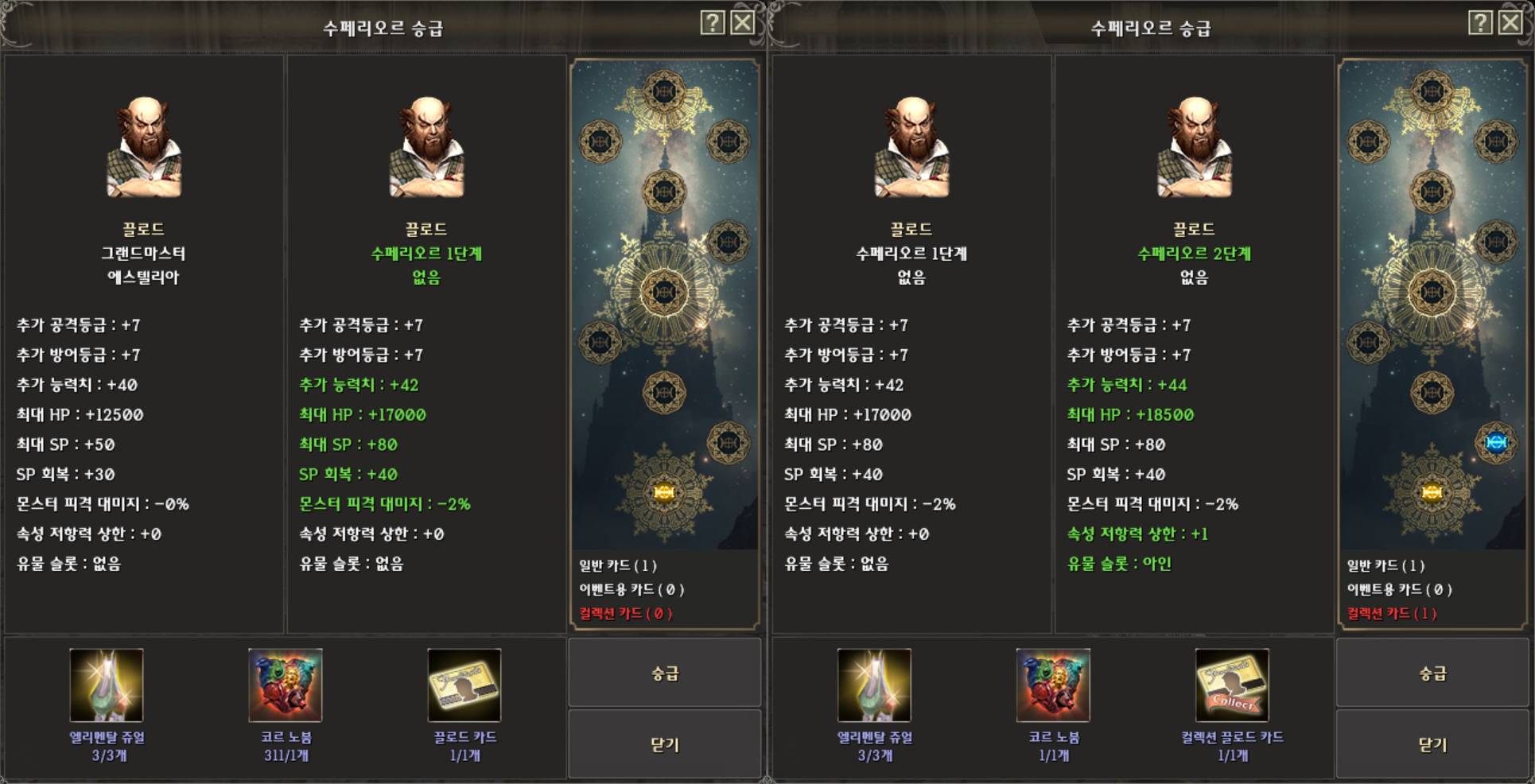The height and width of the screenshot is (784, 1535).
Task: Select the 코르 노붐 icon showing 311/1개
Action: (286, 685)
